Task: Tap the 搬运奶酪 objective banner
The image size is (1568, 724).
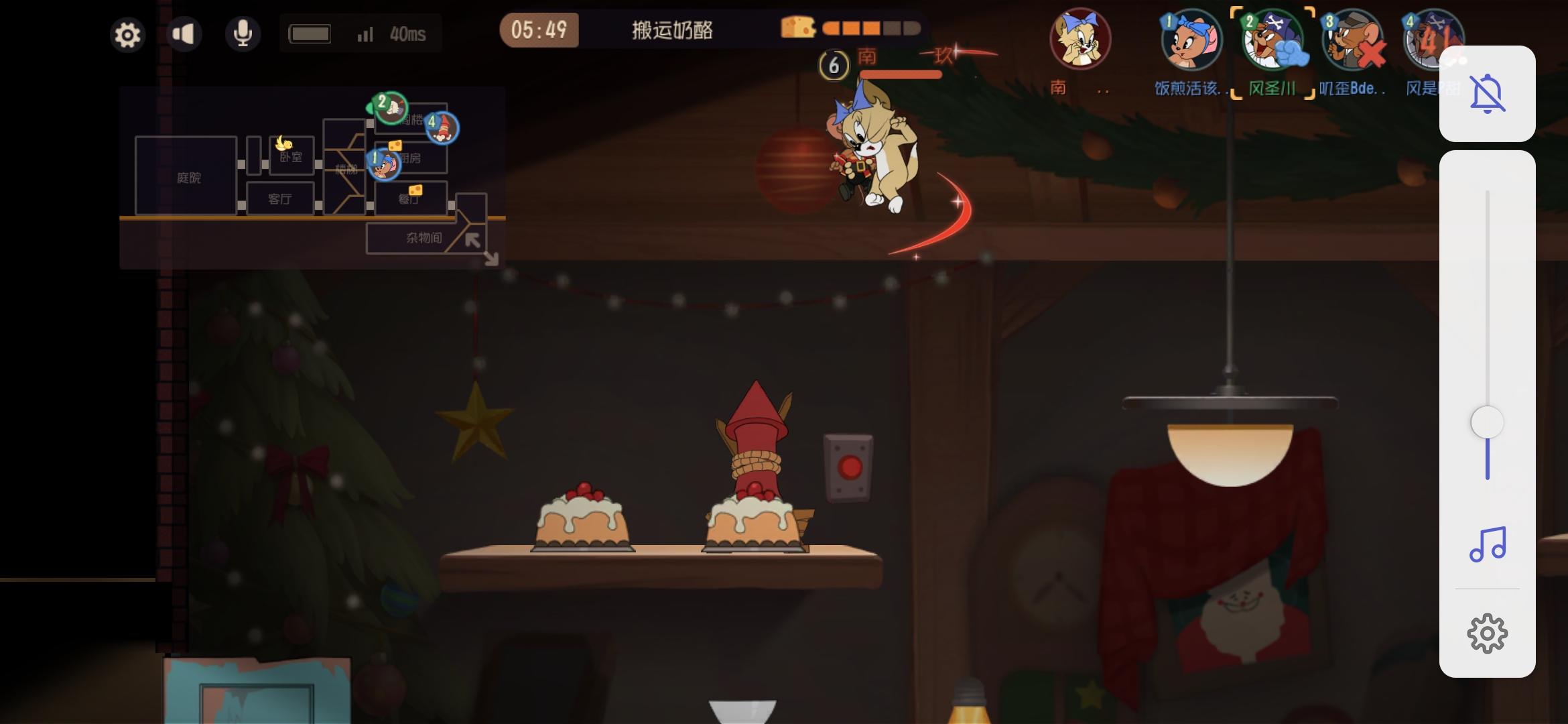Action: 673,29
